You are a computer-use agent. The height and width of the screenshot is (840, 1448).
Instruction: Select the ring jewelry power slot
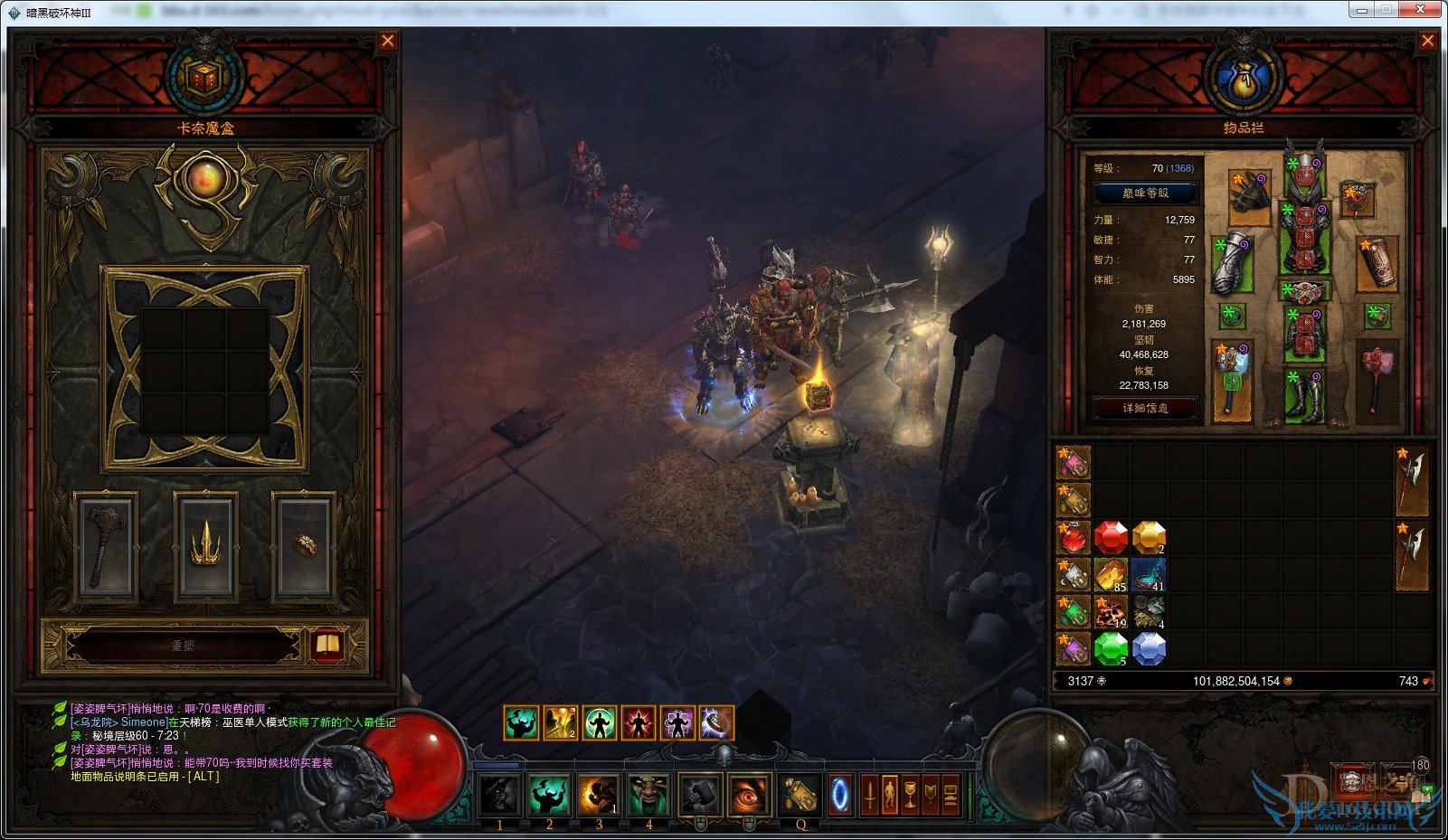tap(305, 546)
